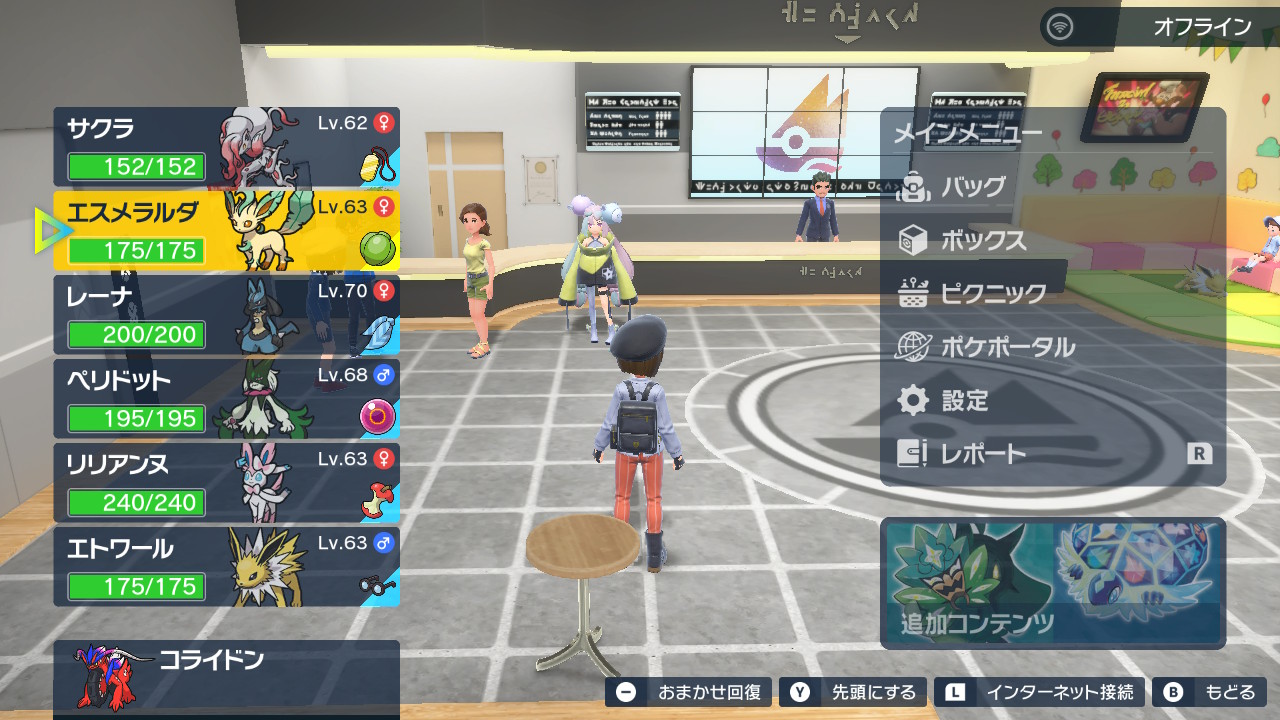The image size is (1280, 720).
Task: Click インターネット接続 to go online
Action: click(1039, 692)
